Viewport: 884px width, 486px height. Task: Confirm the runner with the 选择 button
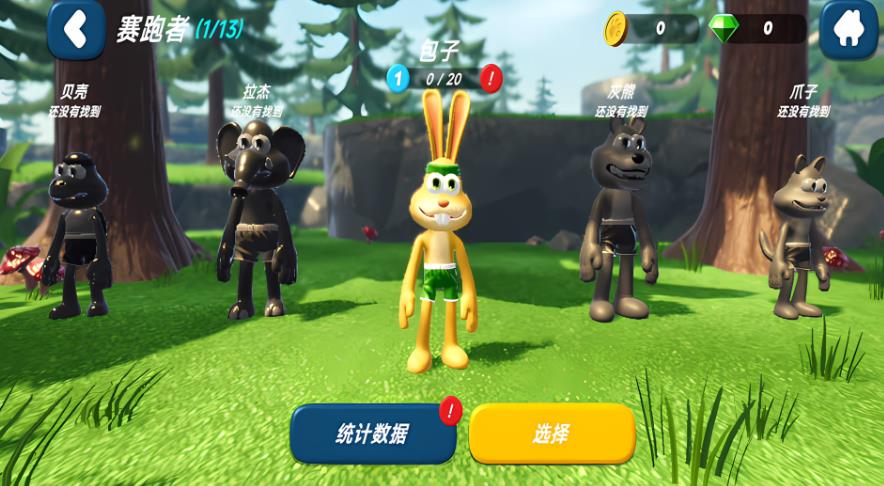(x=552, y=434)
